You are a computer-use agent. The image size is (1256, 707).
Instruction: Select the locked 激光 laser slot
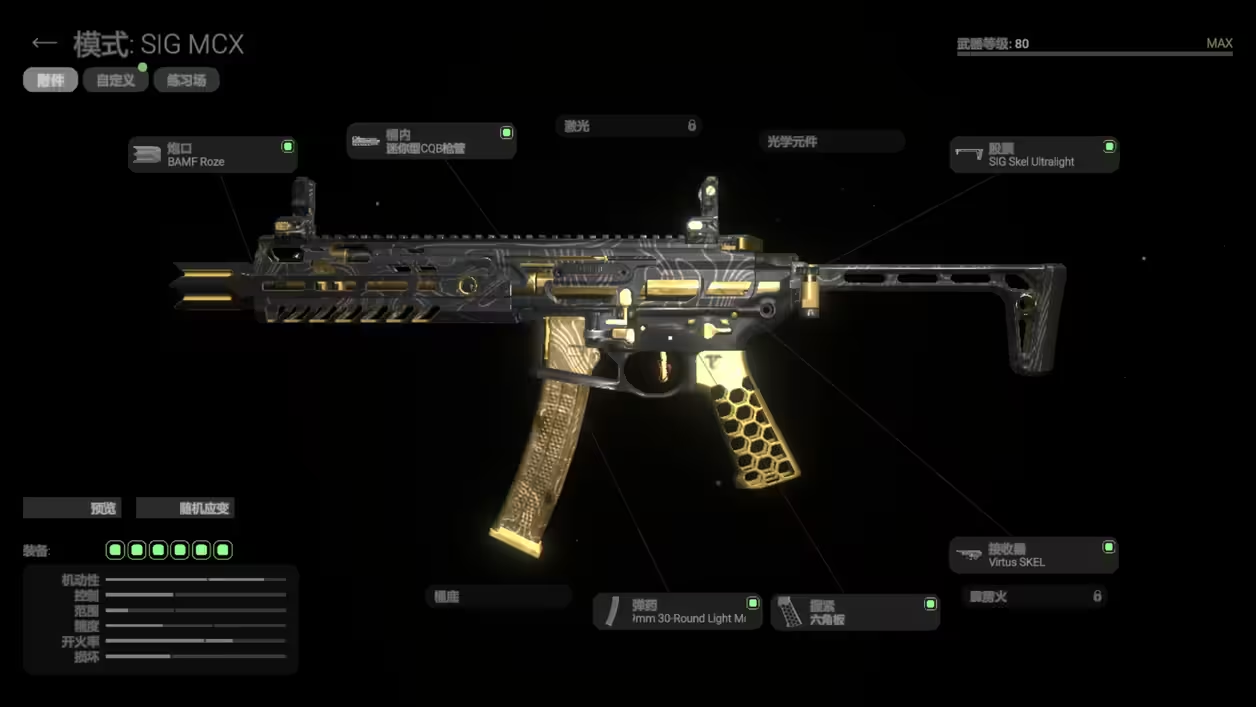click(629, 126)
